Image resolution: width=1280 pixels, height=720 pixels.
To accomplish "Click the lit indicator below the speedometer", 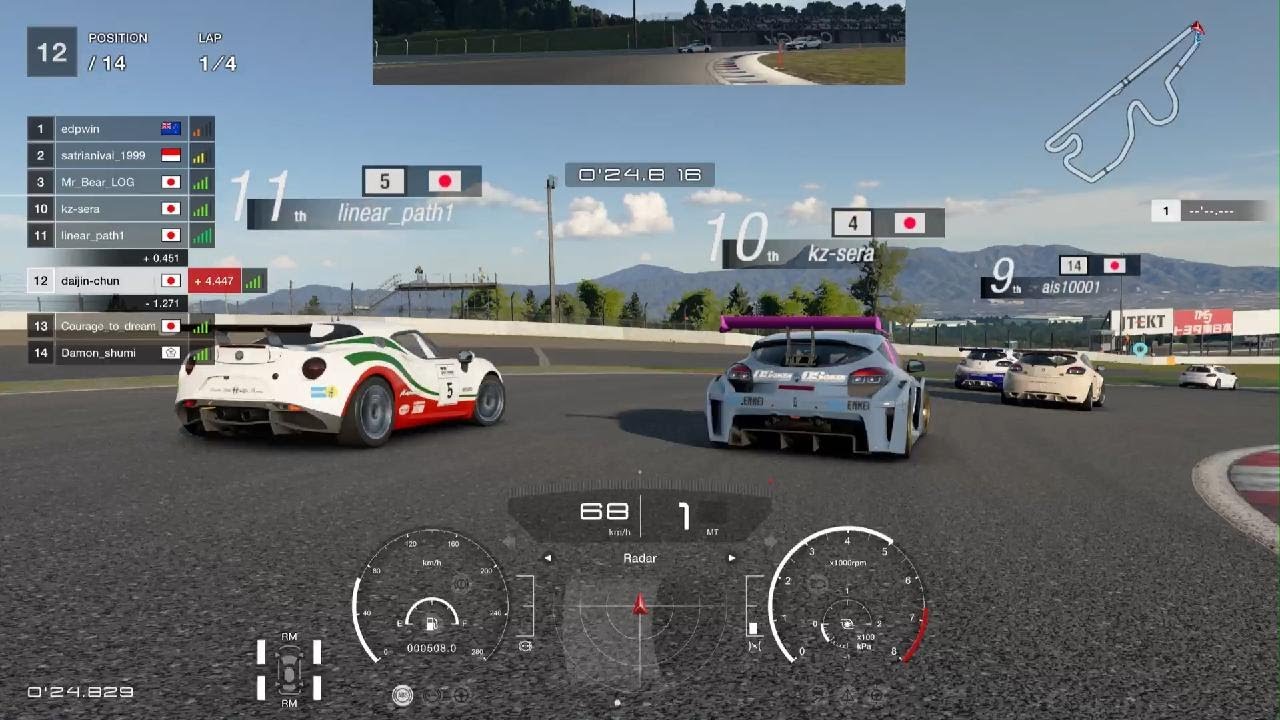I will click(402, 695).
